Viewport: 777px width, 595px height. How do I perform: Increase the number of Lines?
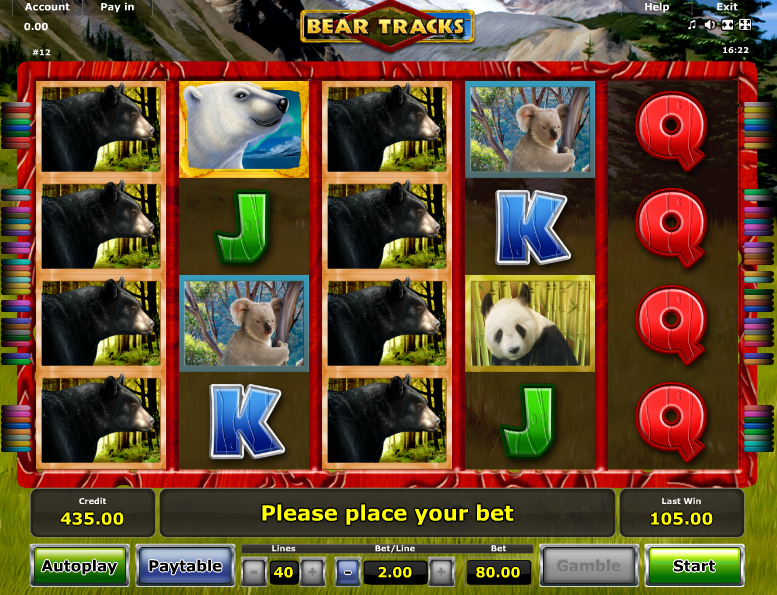[312, 573]
